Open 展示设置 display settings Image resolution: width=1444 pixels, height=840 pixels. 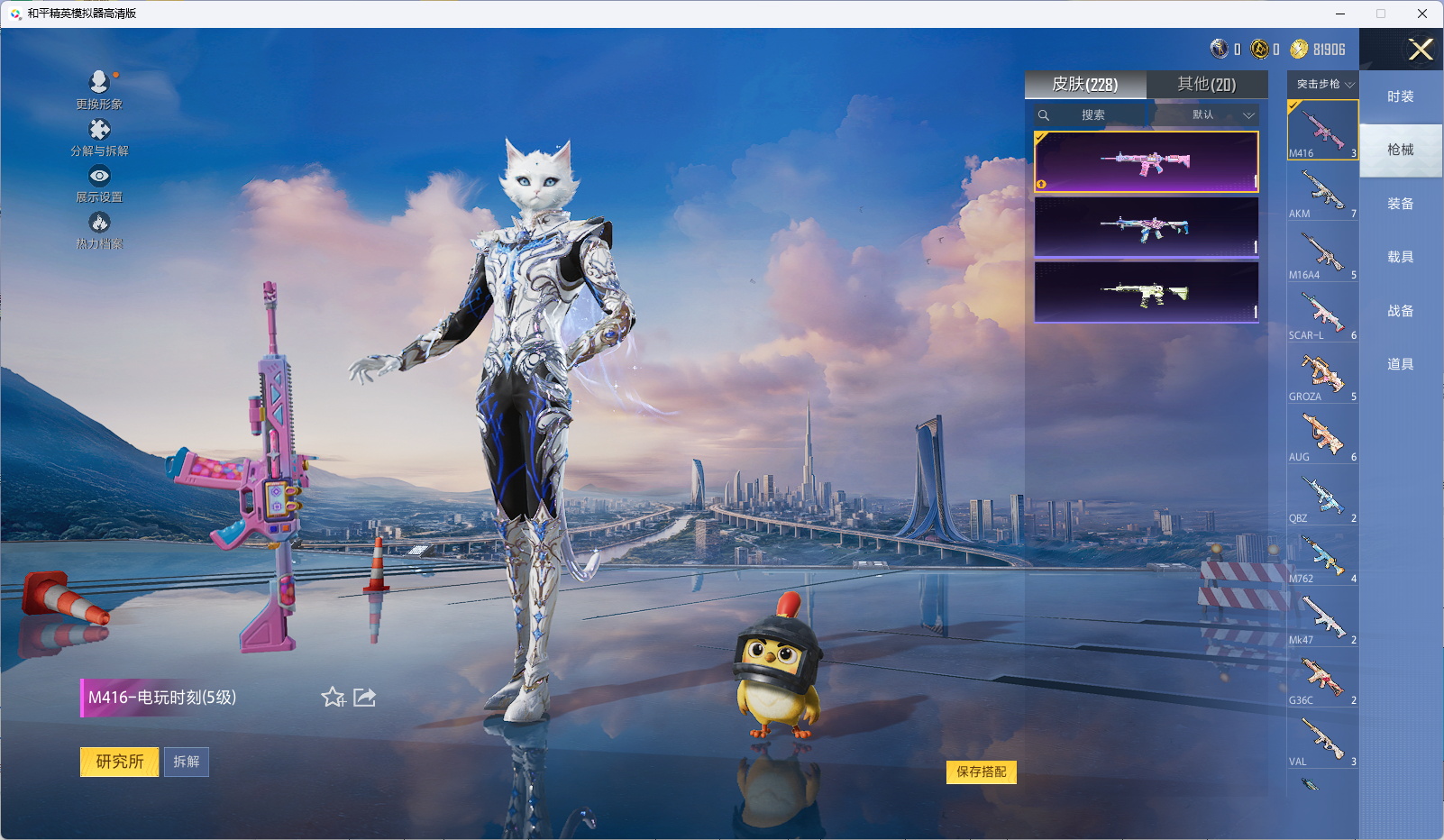click(99, 183)
